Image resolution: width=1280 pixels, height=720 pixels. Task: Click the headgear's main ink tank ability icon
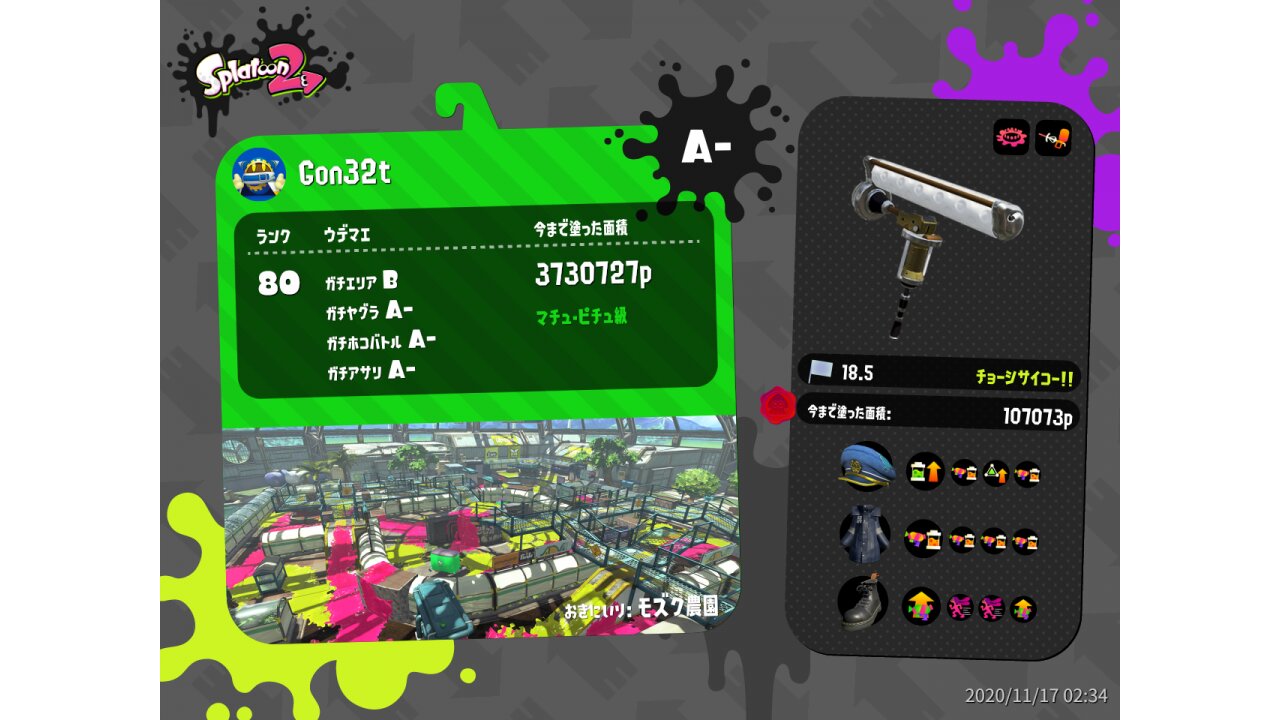click(x=925, y=471)
